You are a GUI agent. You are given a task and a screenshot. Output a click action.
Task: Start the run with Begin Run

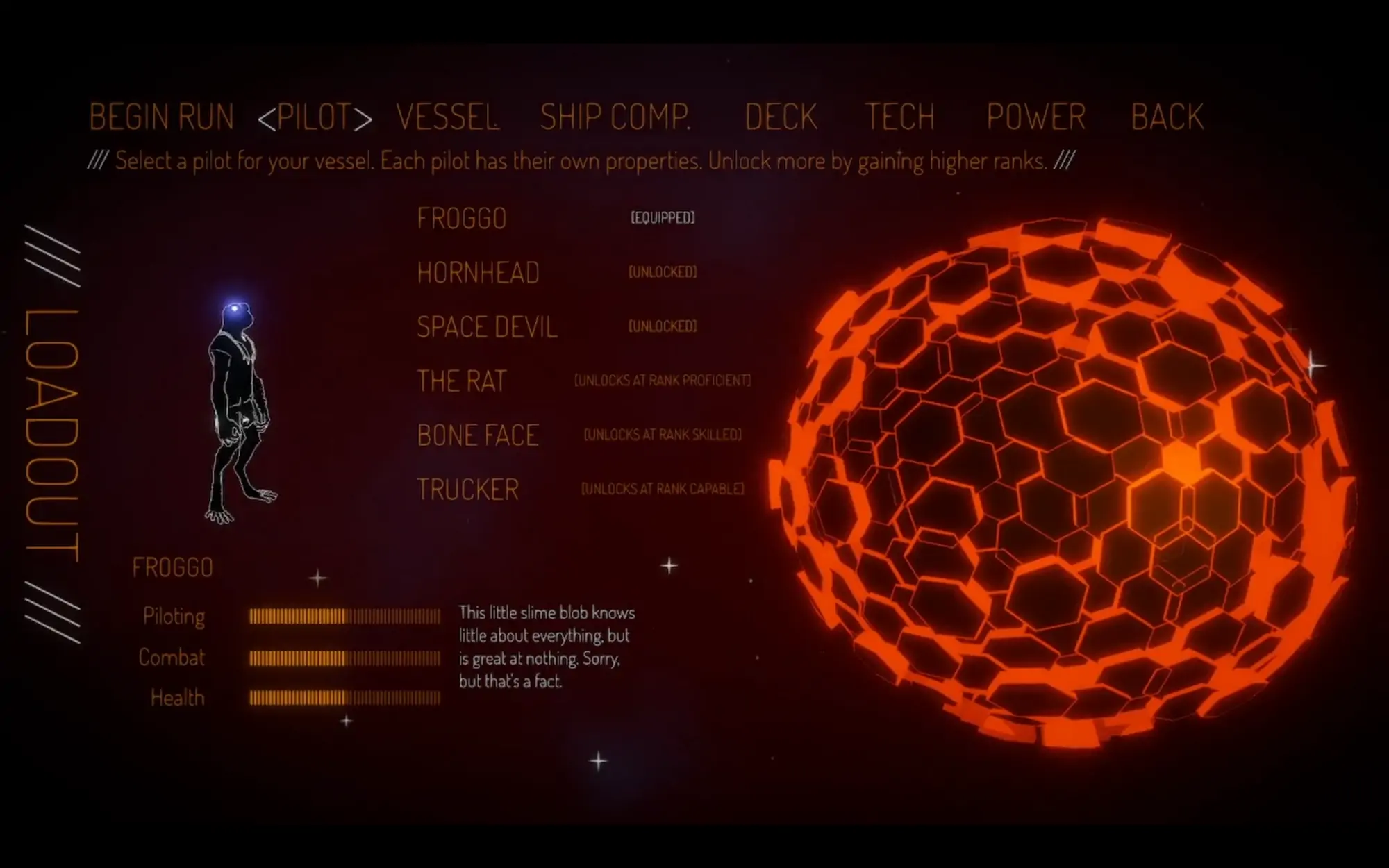pos(161,117)
